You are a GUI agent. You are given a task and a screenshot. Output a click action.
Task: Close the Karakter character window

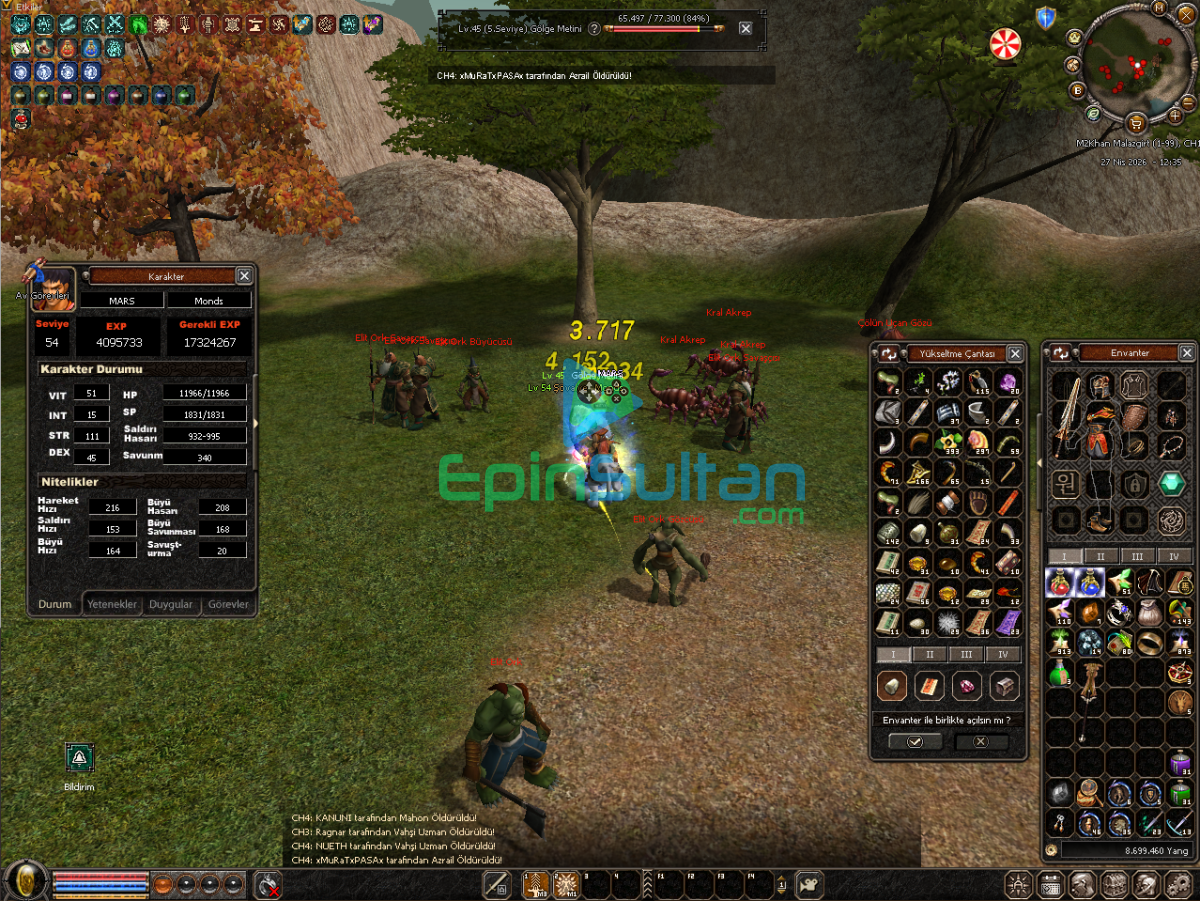(244, 276)
